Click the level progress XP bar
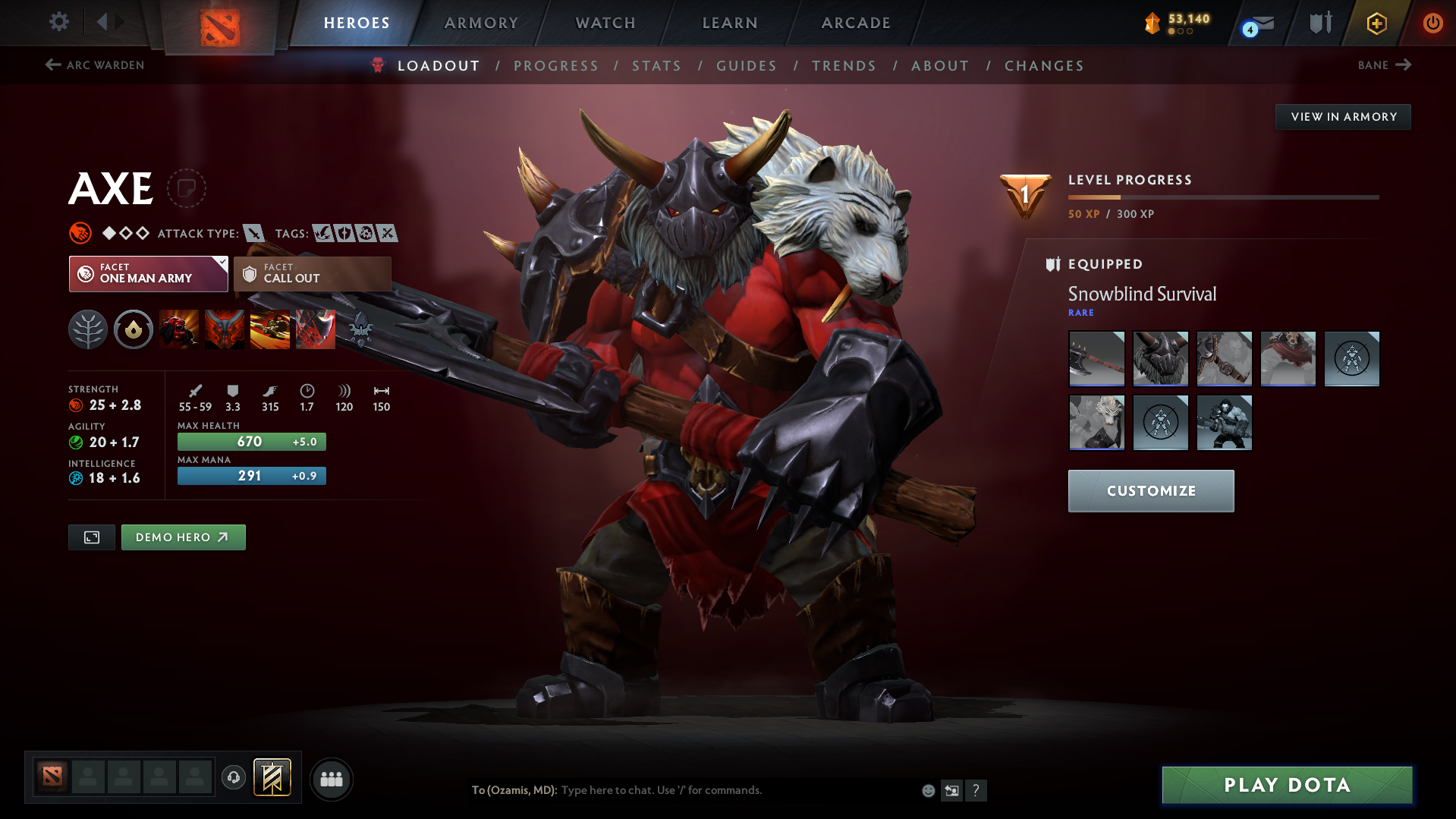This screenshot has height=819, width=1456. [1223, 197]
